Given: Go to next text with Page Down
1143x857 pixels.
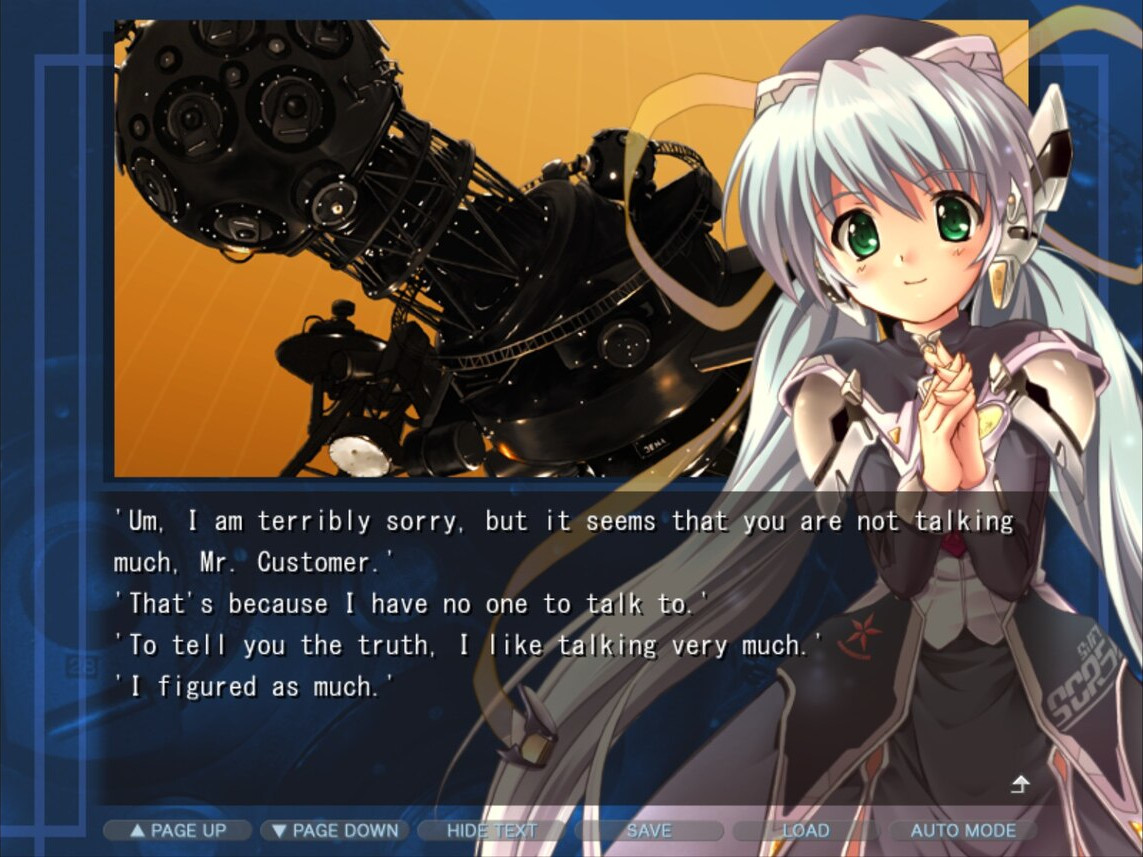Looking at the screenshot, I should point(335,830).
